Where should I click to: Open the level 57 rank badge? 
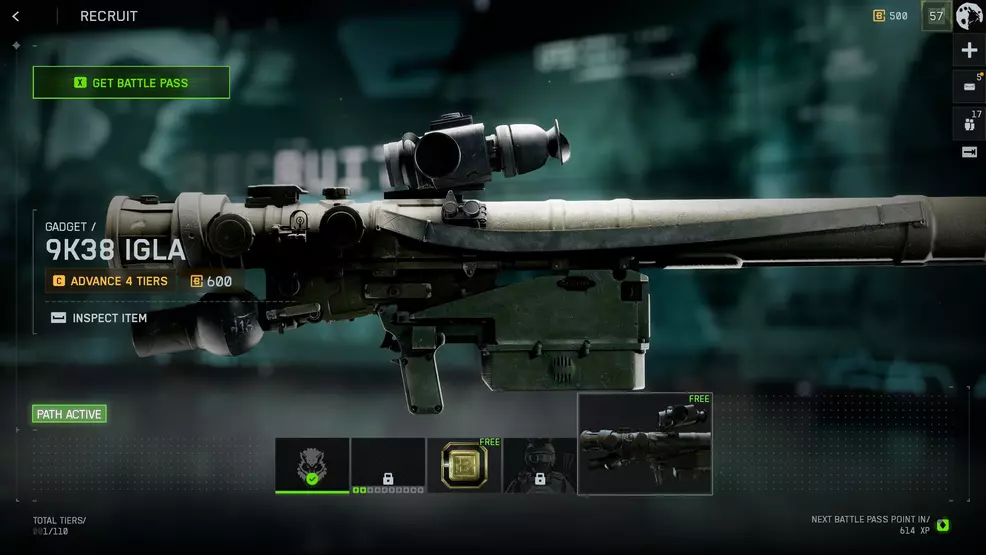(936, 16)
